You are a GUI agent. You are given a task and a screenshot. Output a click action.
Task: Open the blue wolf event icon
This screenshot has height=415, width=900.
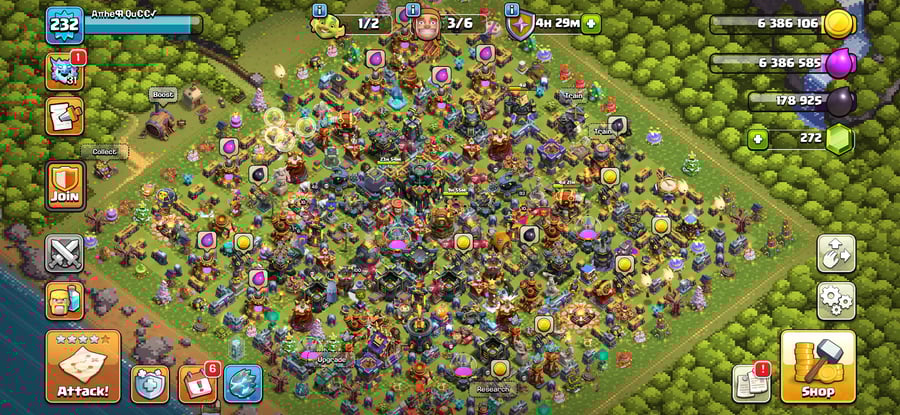click(63, 71)
